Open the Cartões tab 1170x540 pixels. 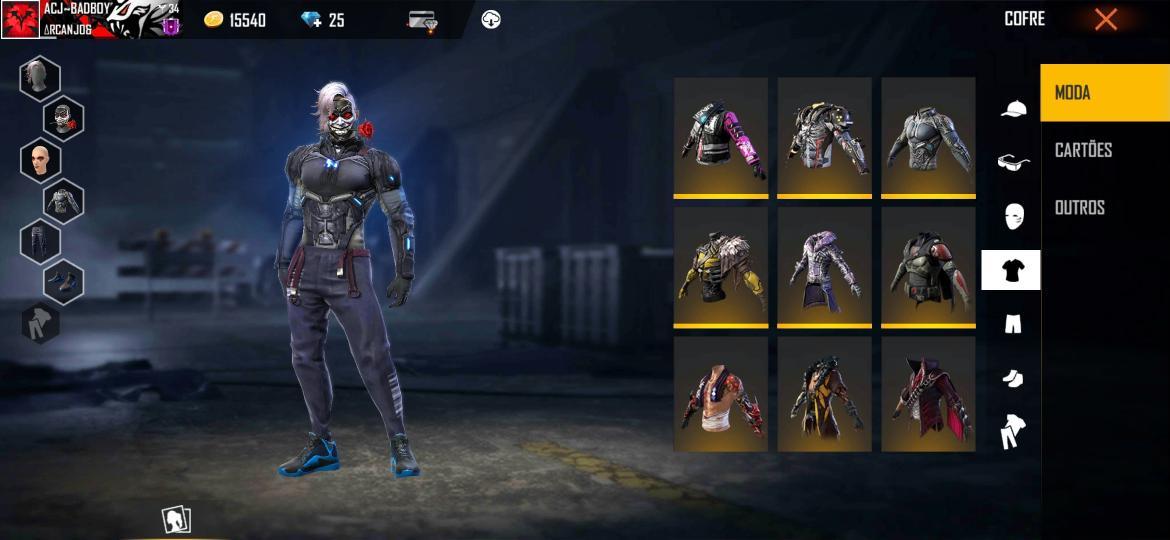(1084, 150)
